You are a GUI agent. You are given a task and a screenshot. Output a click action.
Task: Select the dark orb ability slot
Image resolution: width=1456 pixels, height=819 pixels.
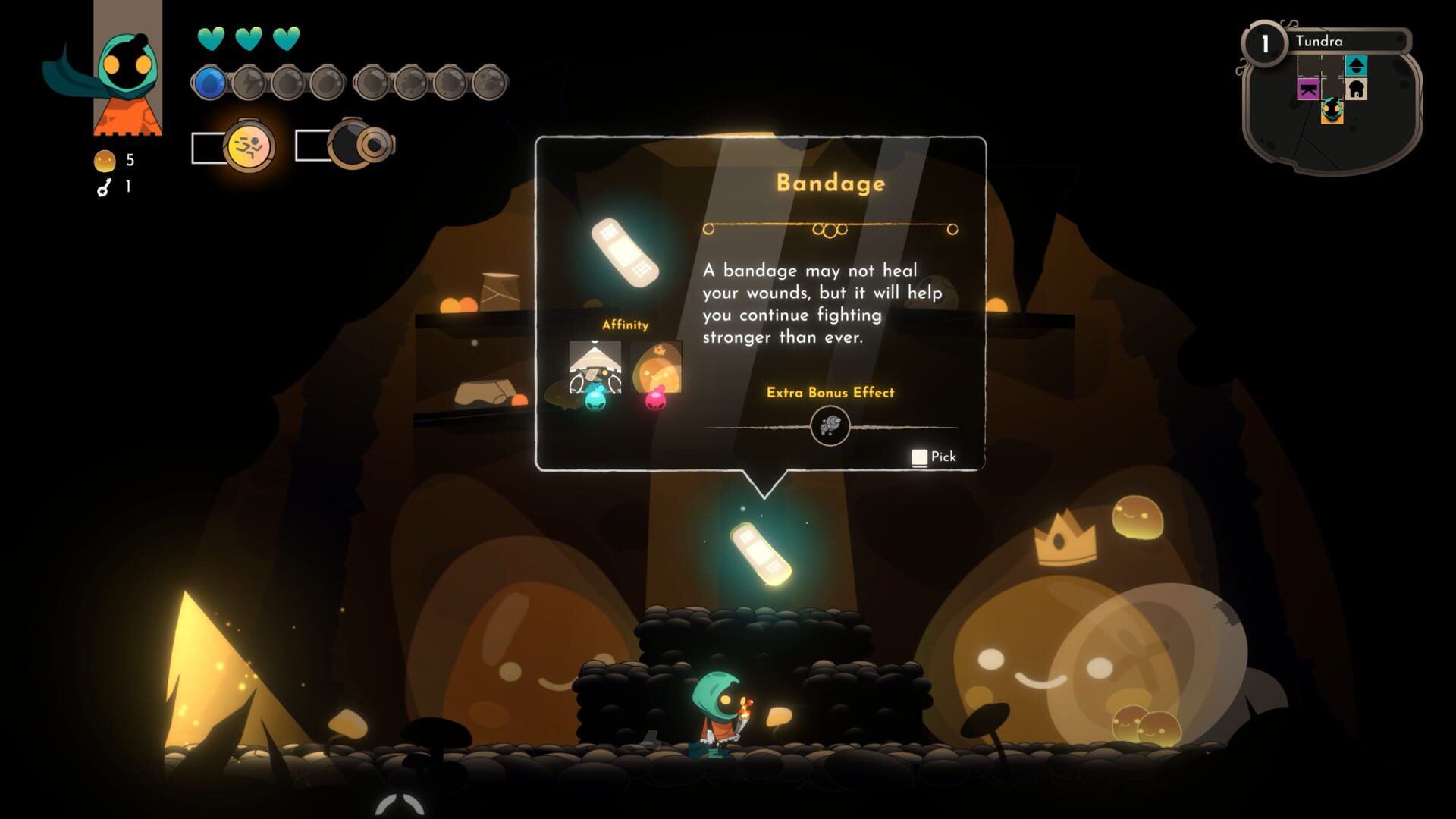coord(353,144)
